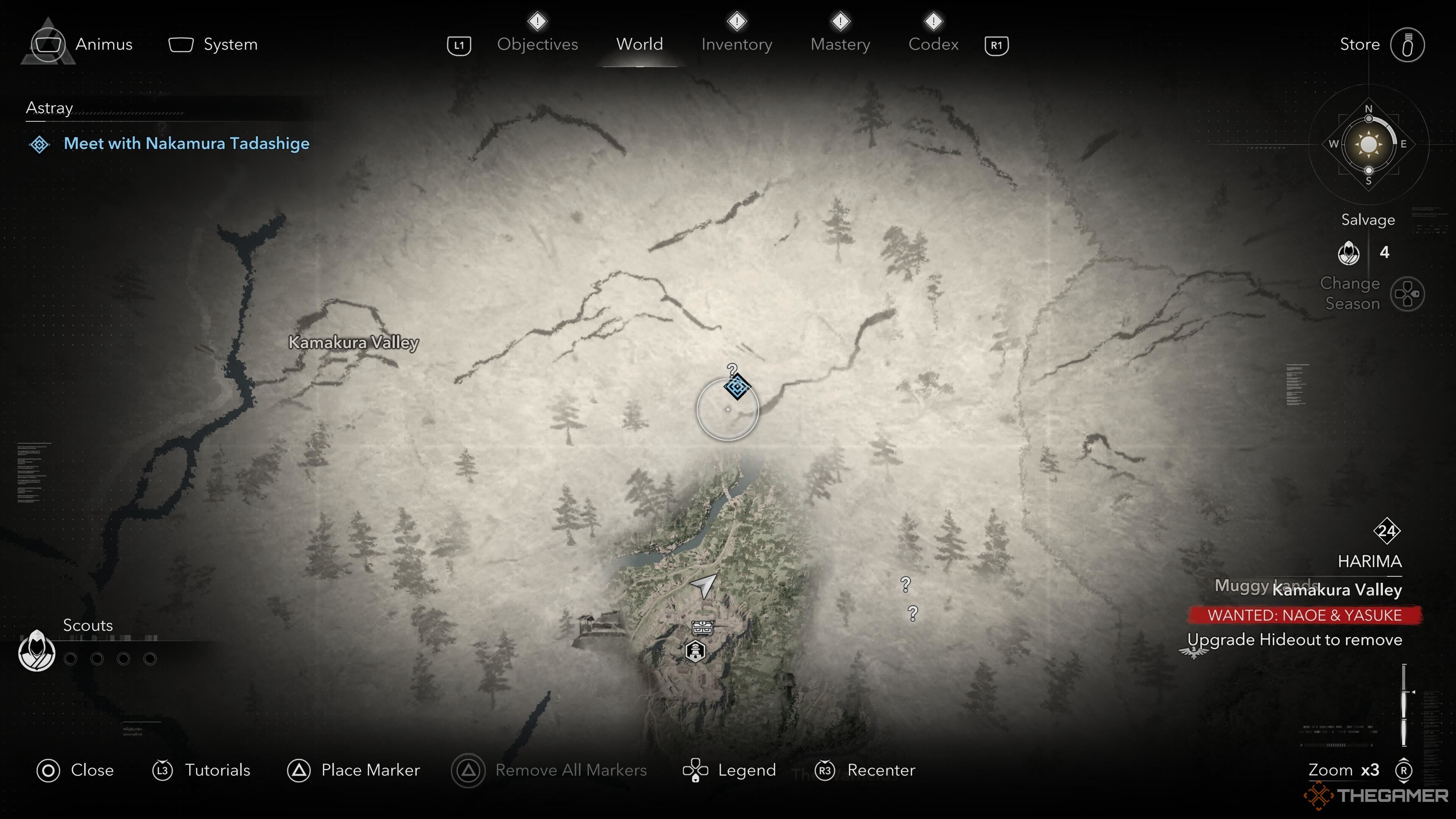
Task: Select the Meet with Nakamura Tadashige objective
Action: point(186,144)
